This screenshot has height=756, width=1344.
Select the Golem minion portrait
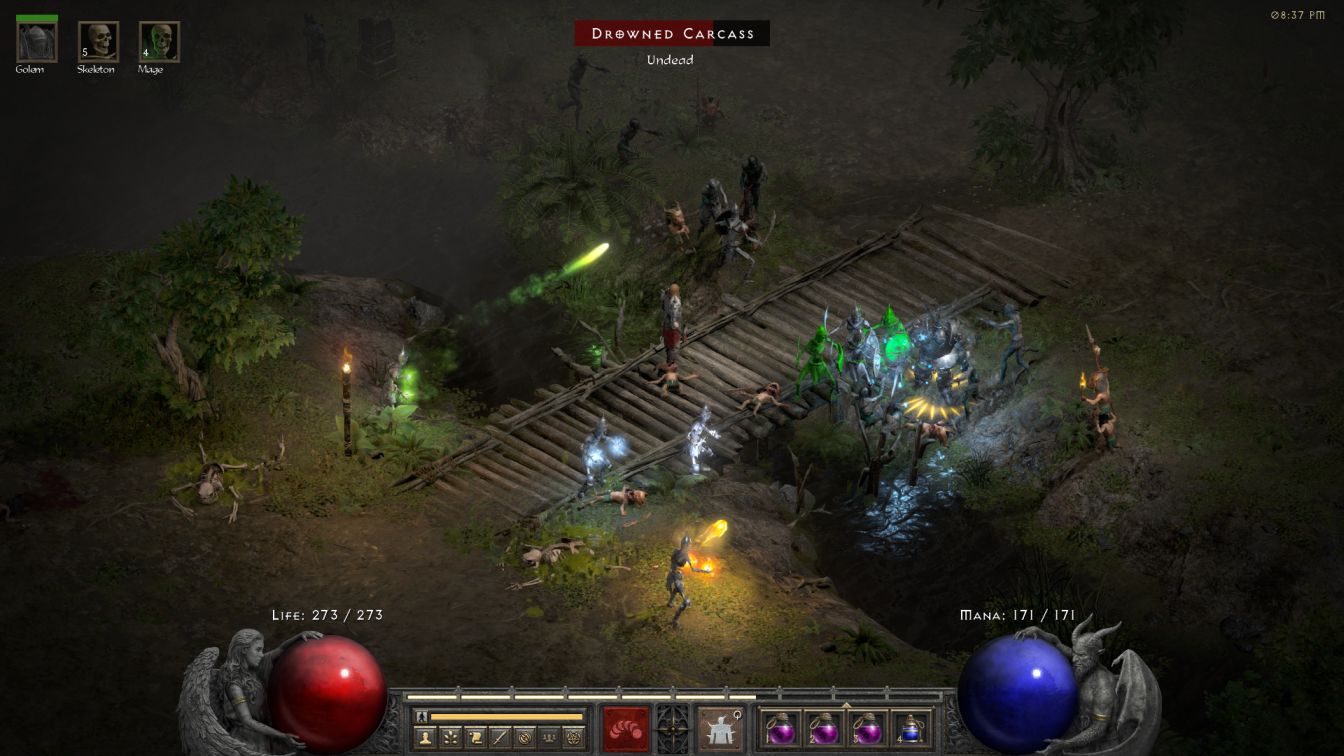[x=37, y=42]
